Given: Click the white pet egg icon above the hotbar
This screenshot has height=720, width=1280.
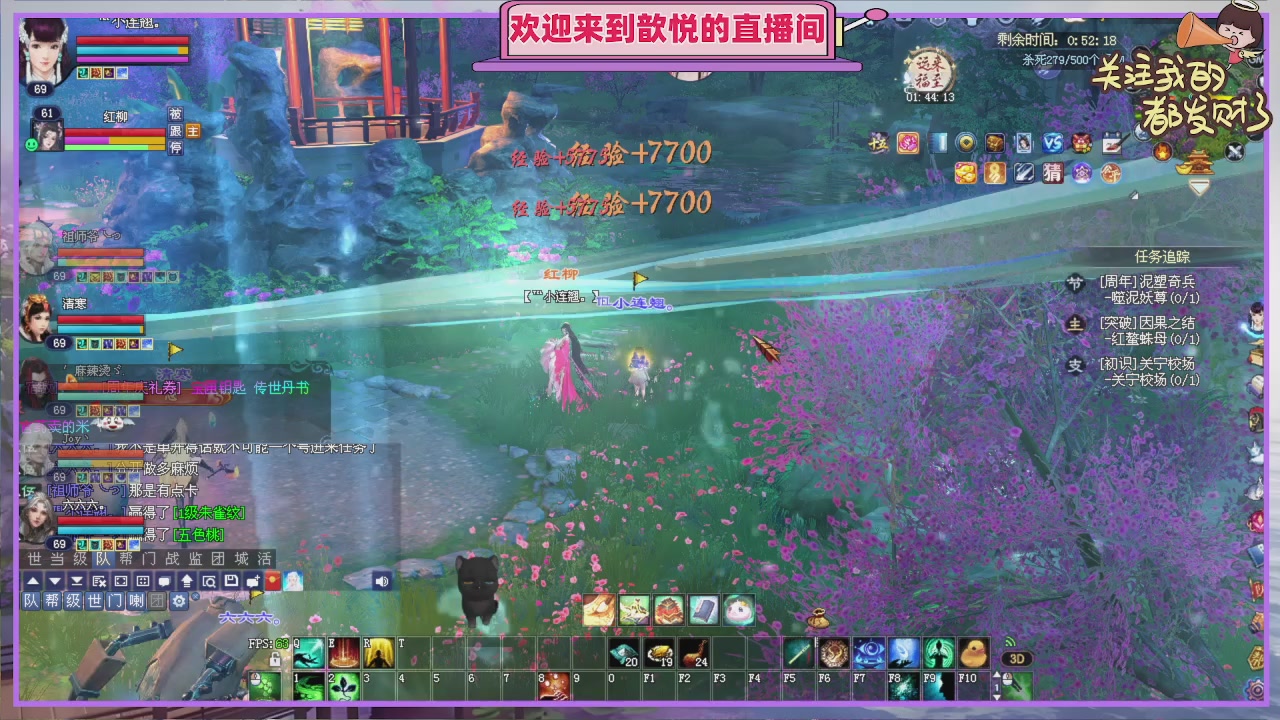Looking at the screenshot, I should pos(739,611).
